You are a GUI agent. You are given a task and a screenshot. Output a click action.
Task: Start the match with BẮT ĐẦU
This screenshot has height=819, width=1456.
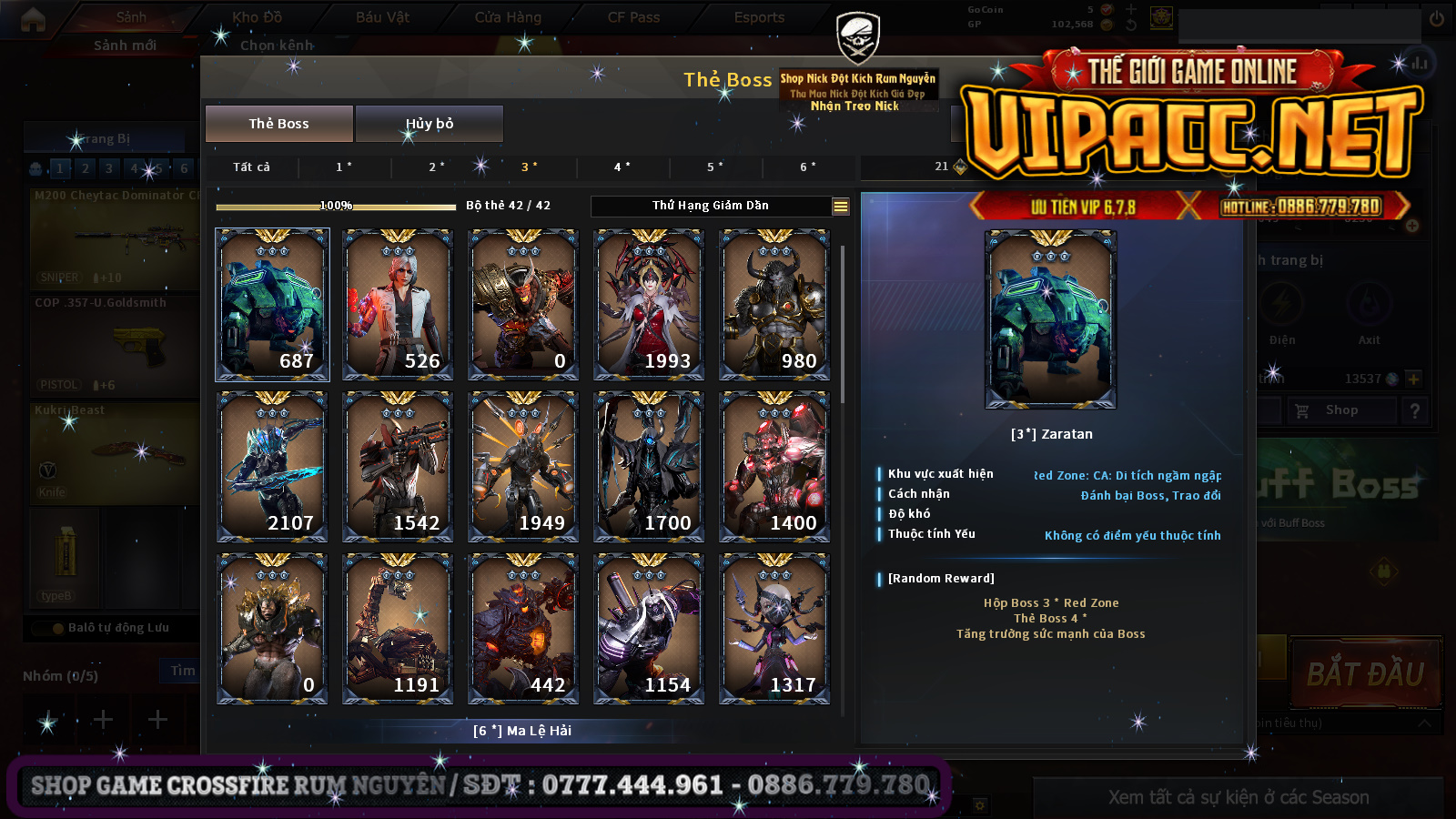click(x=1365, y=674)
